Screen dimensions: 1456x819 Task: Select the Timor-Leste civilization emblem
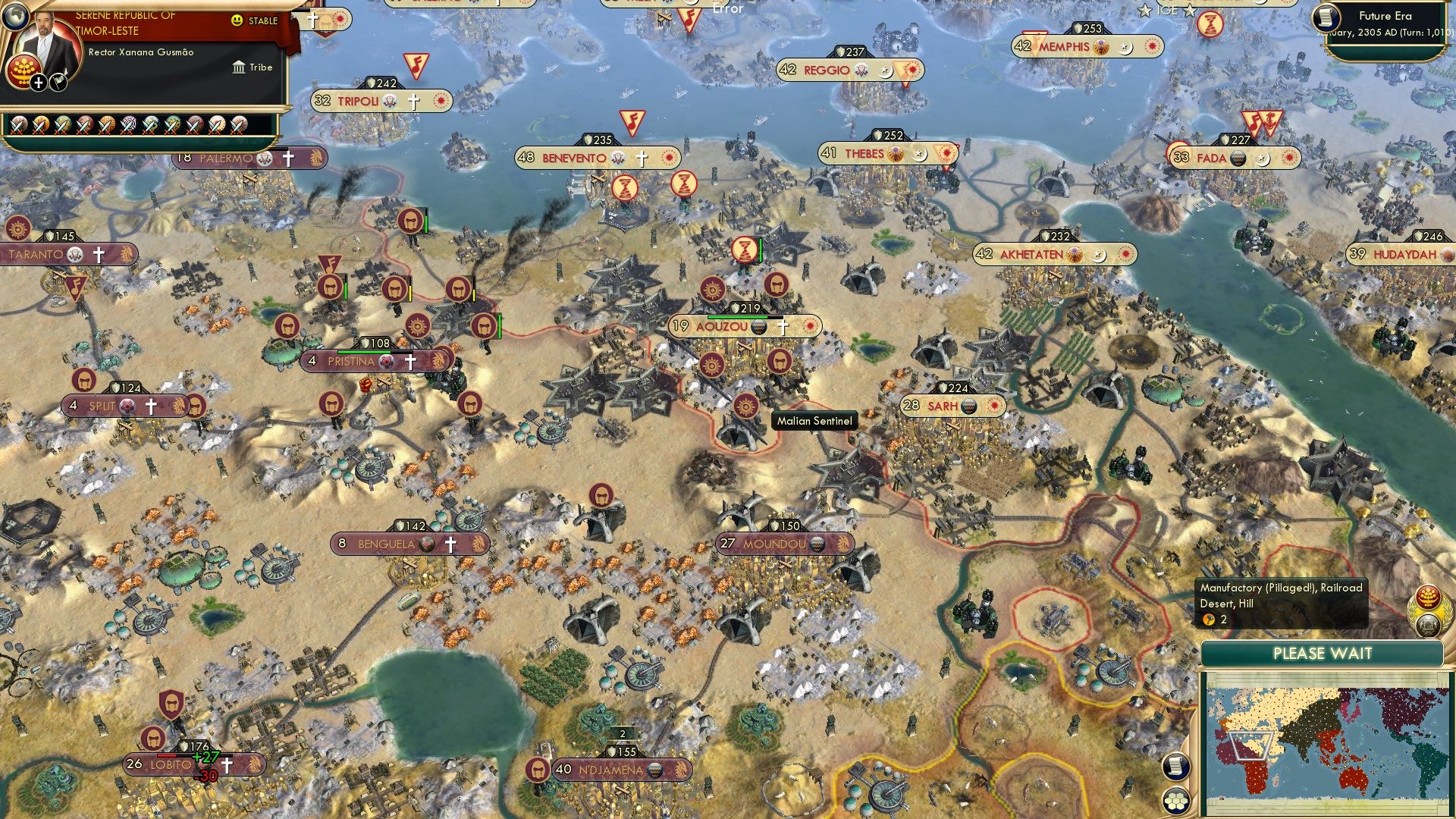click(x=23, y=72)
